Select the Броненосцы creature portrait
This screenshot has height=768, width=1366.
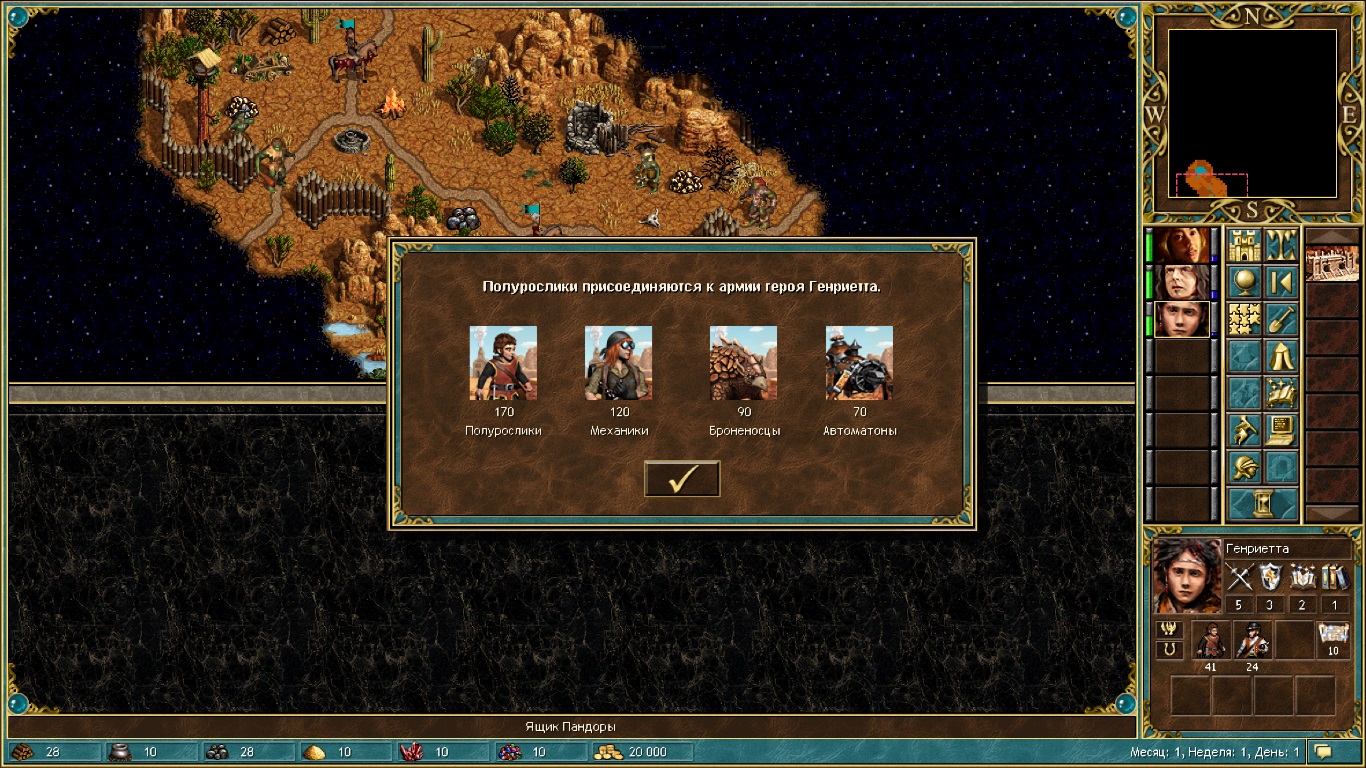[x=743, y=362]
